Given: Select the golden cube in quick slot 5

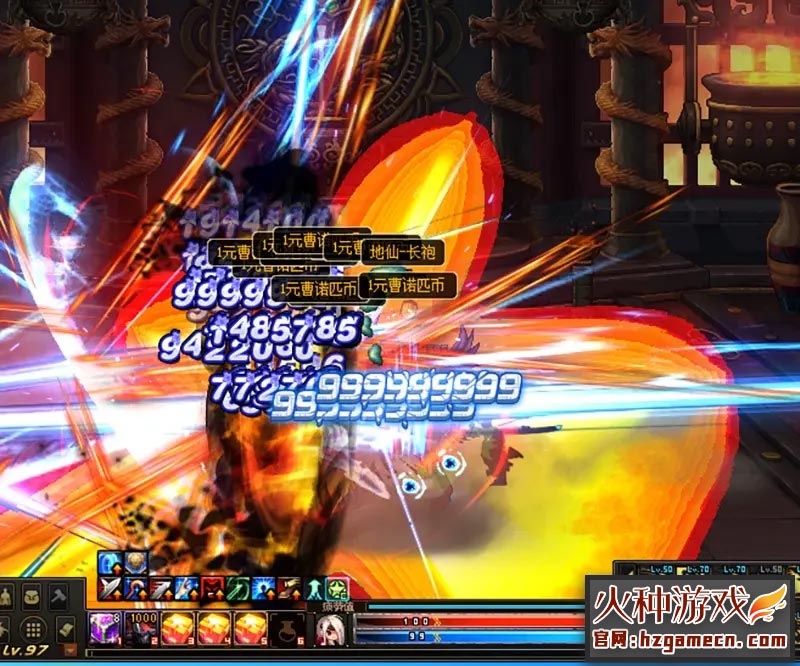Looking at the screenshot, I should (249, 629).
